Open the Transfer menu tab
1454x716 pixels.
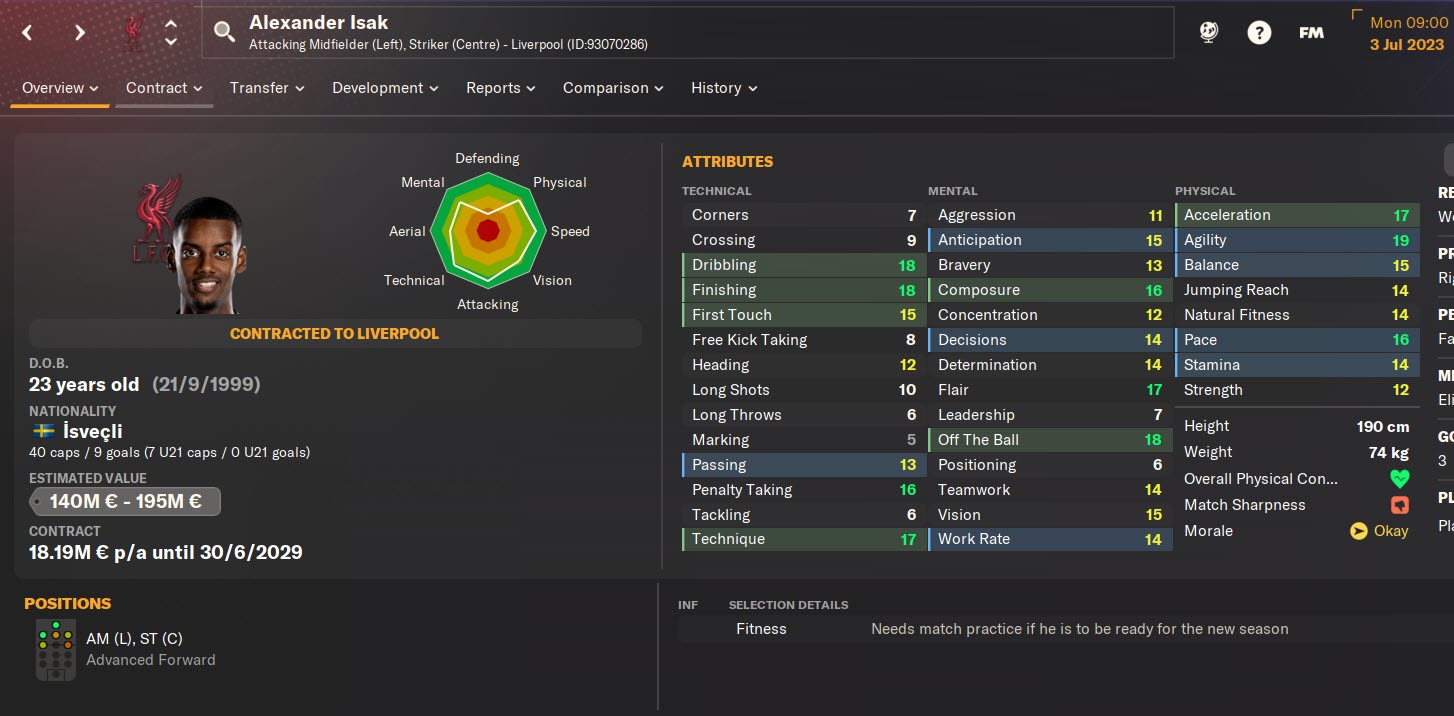267,88
